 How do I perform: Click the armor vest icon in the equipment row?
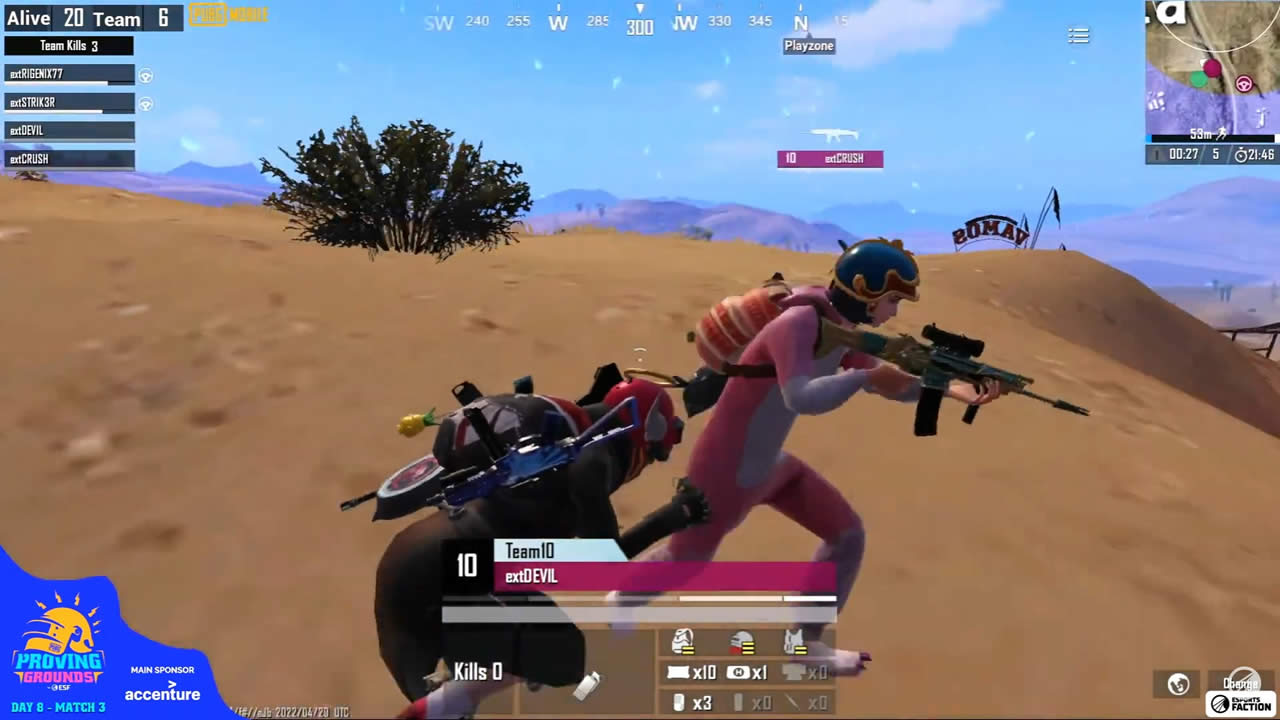tap(795, 642)
